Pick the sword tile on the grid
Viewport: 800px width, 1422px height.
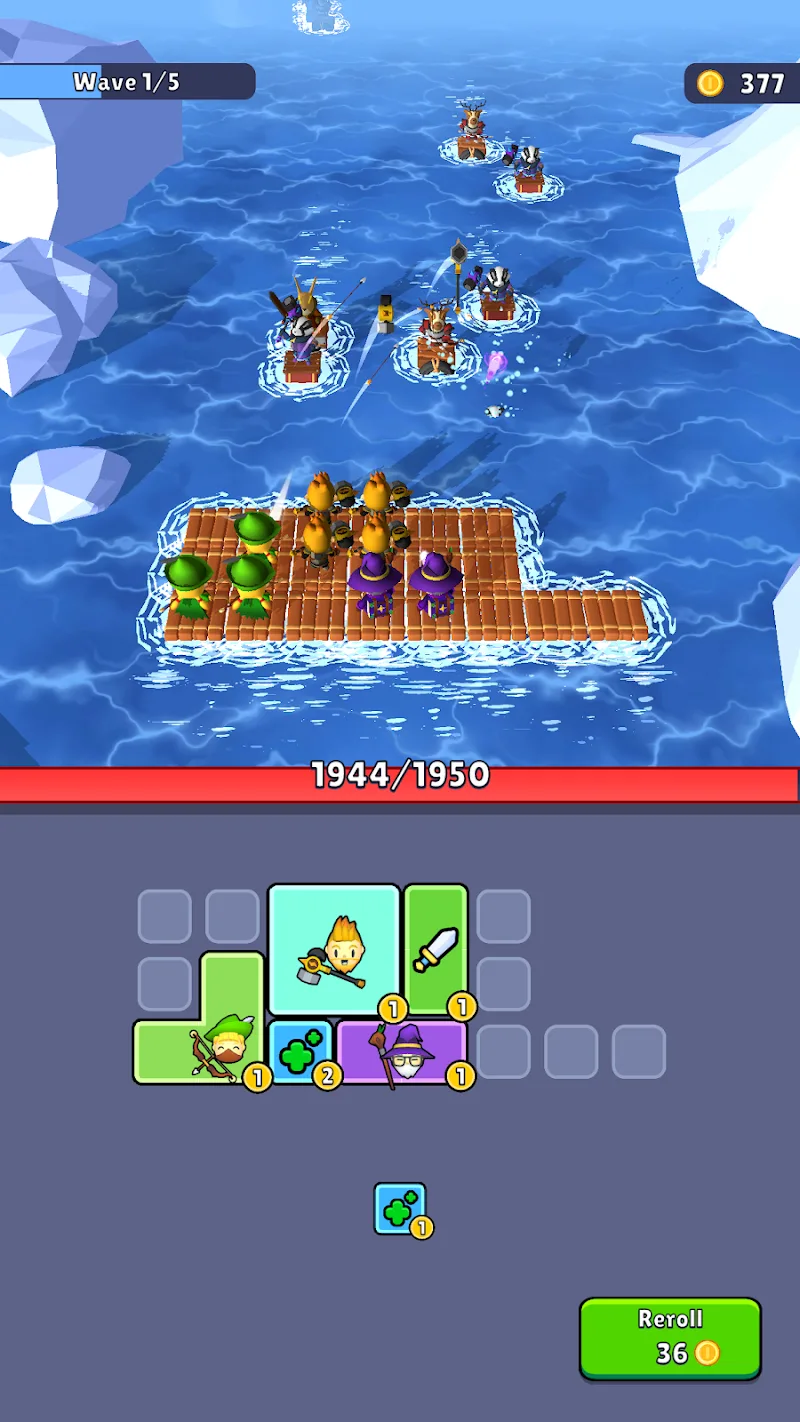coord(435,948)
